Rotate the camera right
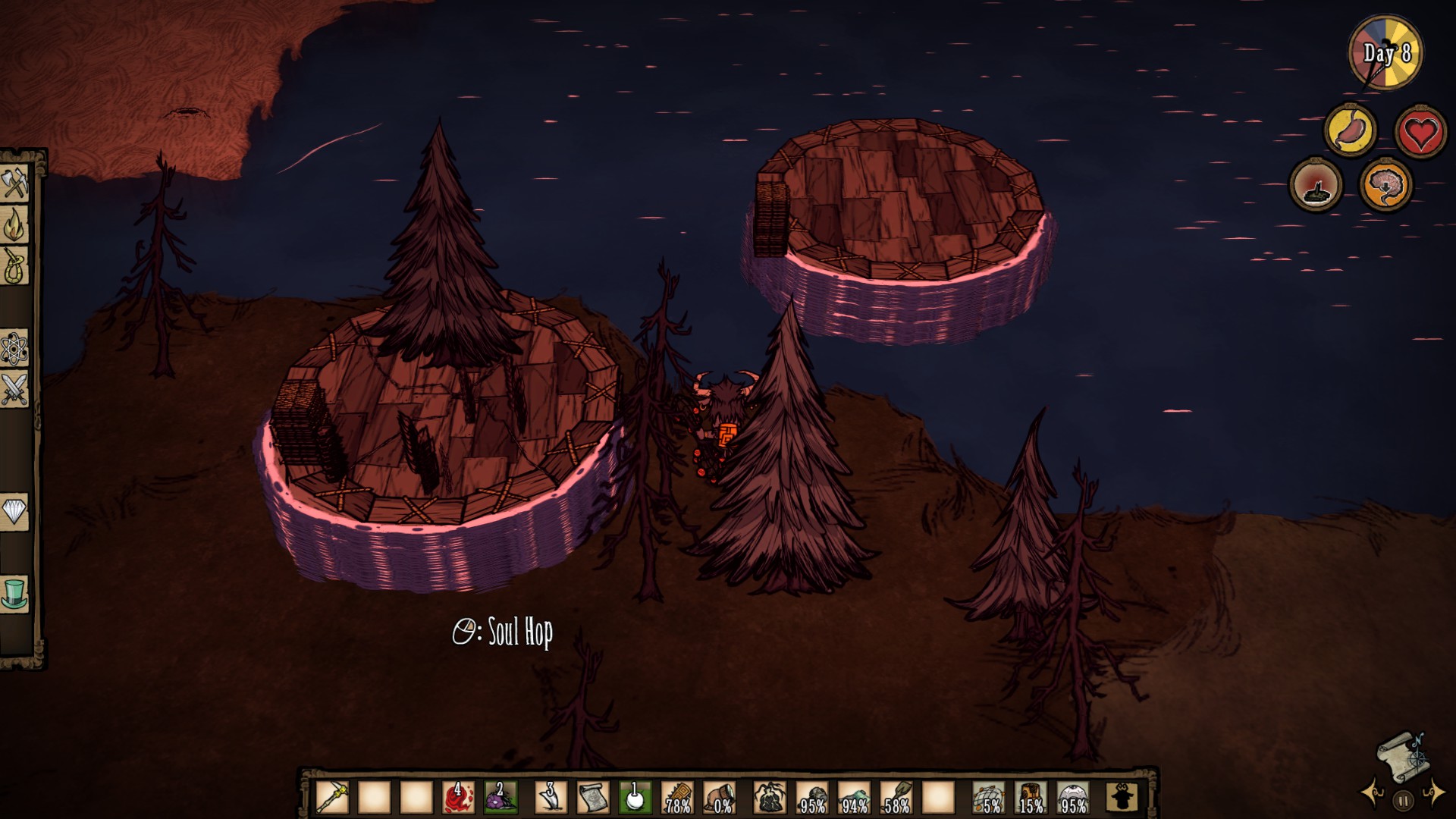 [x=1433, y=793]
